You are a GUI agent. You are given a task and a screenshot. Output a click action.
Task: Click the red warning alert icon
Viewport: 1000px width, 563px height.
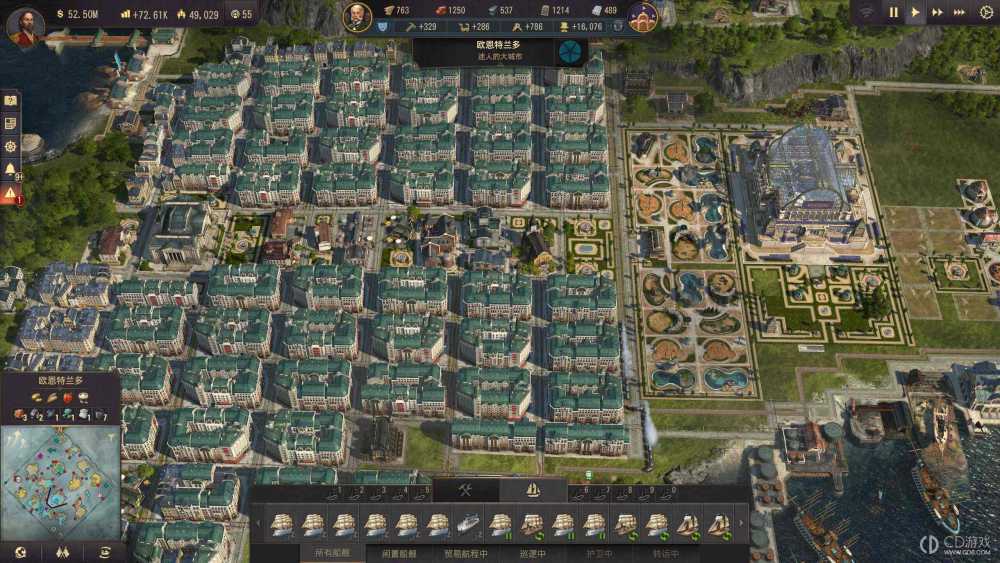pos(10,192)
